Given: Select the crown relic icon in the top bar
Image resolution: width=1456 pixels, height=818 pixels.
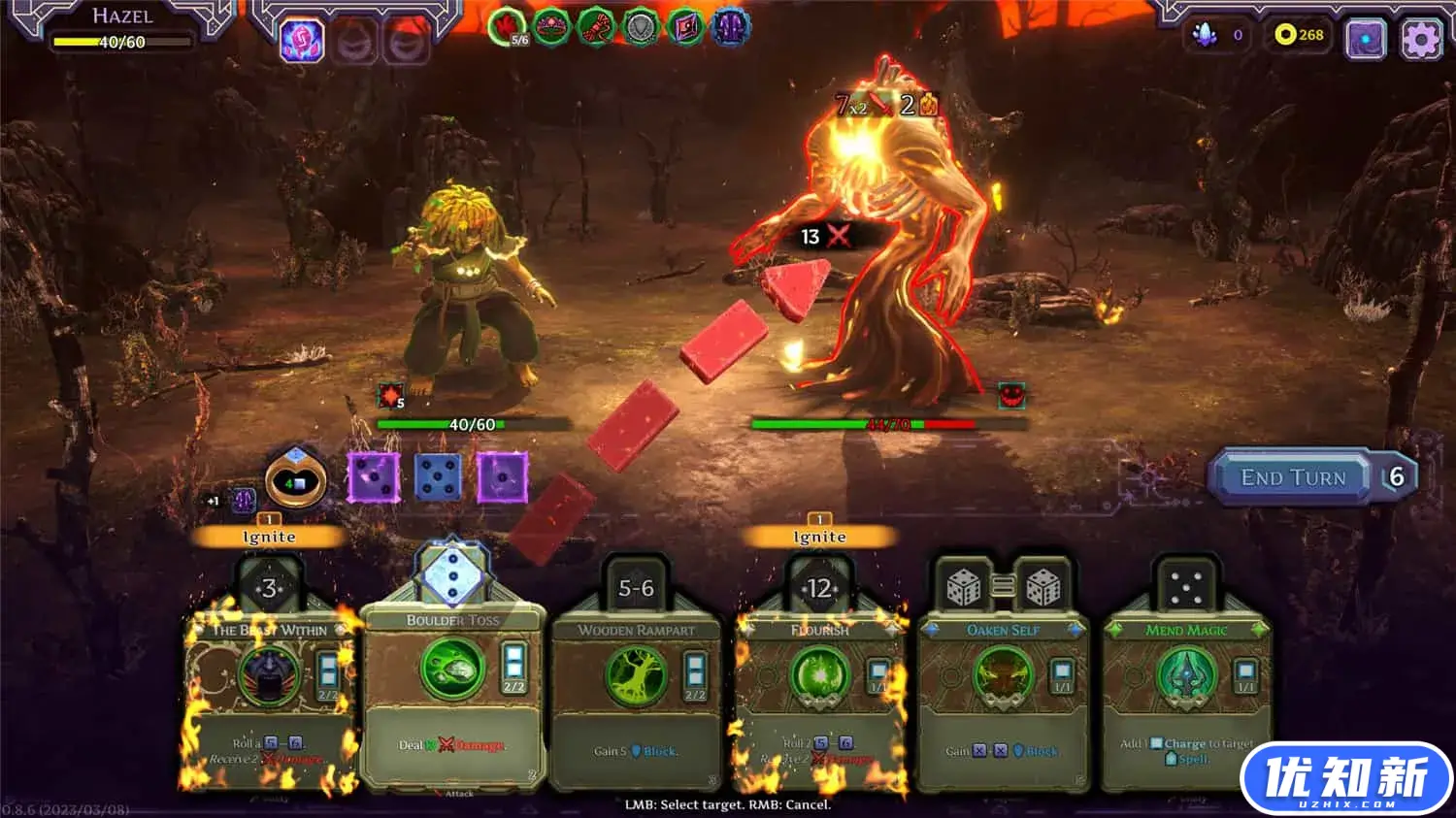Looking at the screenshot, I should tap(548, 27).
